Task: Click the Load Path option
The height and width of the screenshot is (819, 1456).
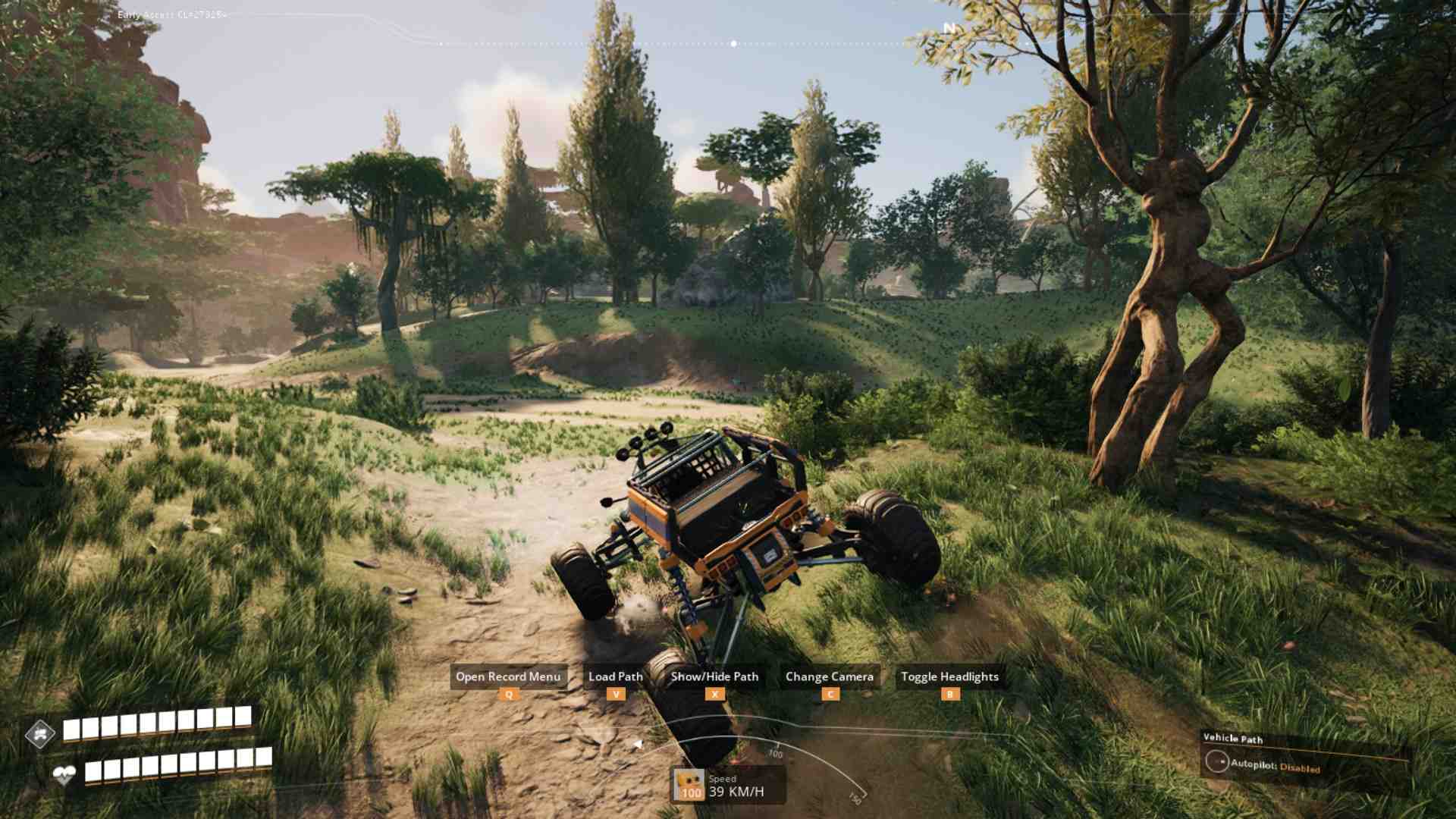Action: (x=615, y=676)
